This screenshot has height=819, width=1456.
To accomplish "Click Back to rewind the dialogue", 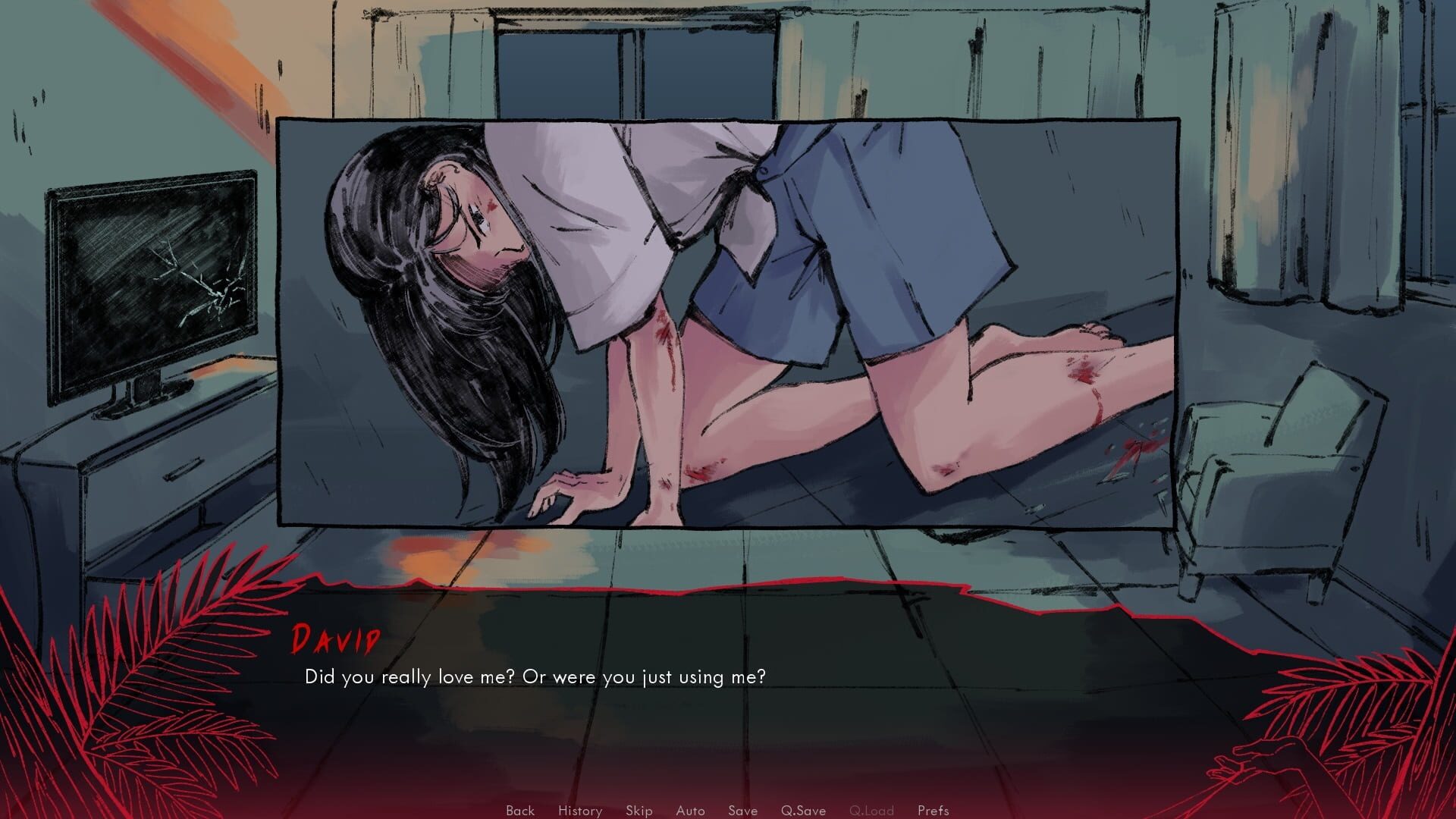I will [519, 810].
